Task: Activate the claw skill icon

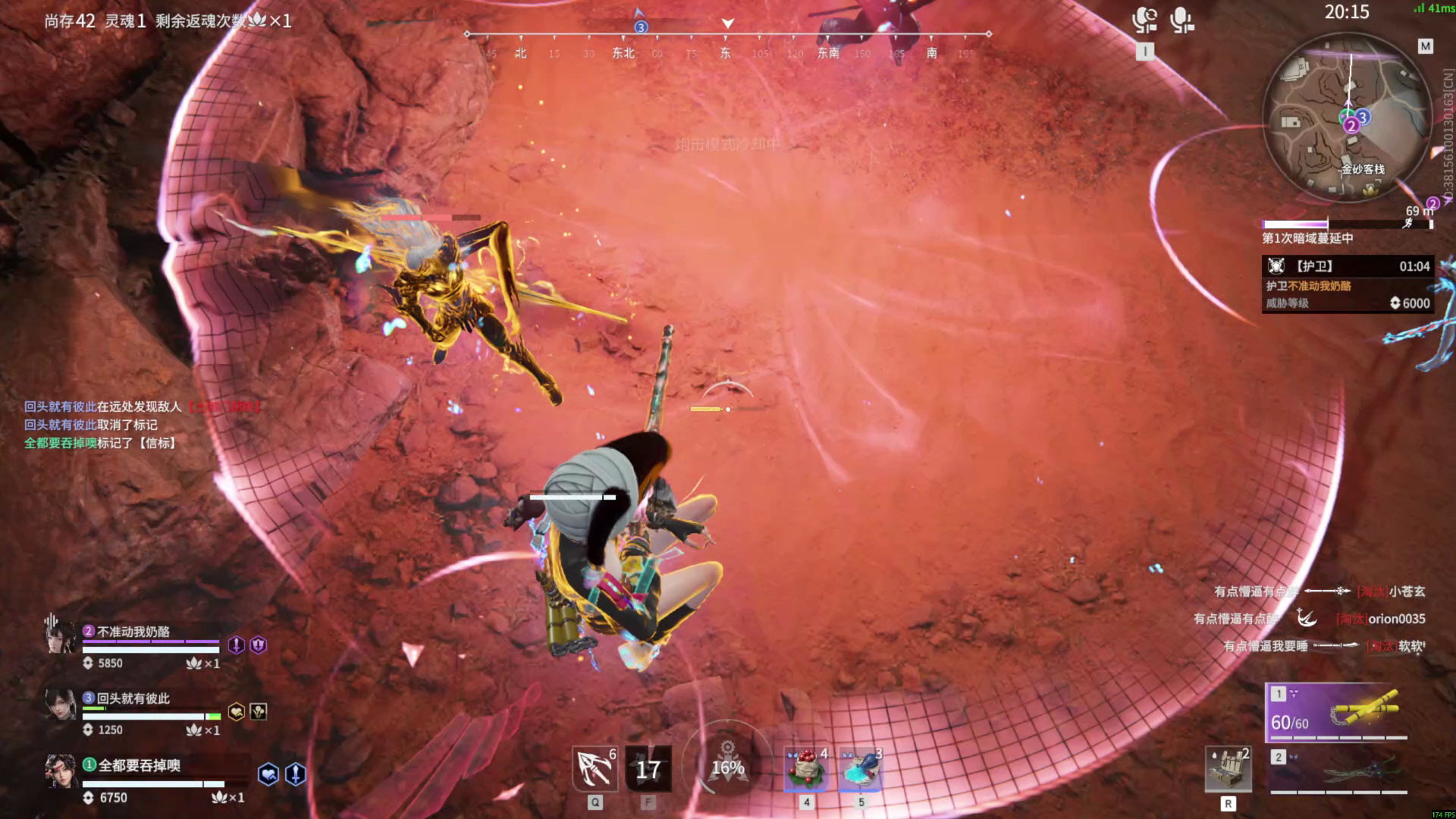Action: [x=595, y=769]
